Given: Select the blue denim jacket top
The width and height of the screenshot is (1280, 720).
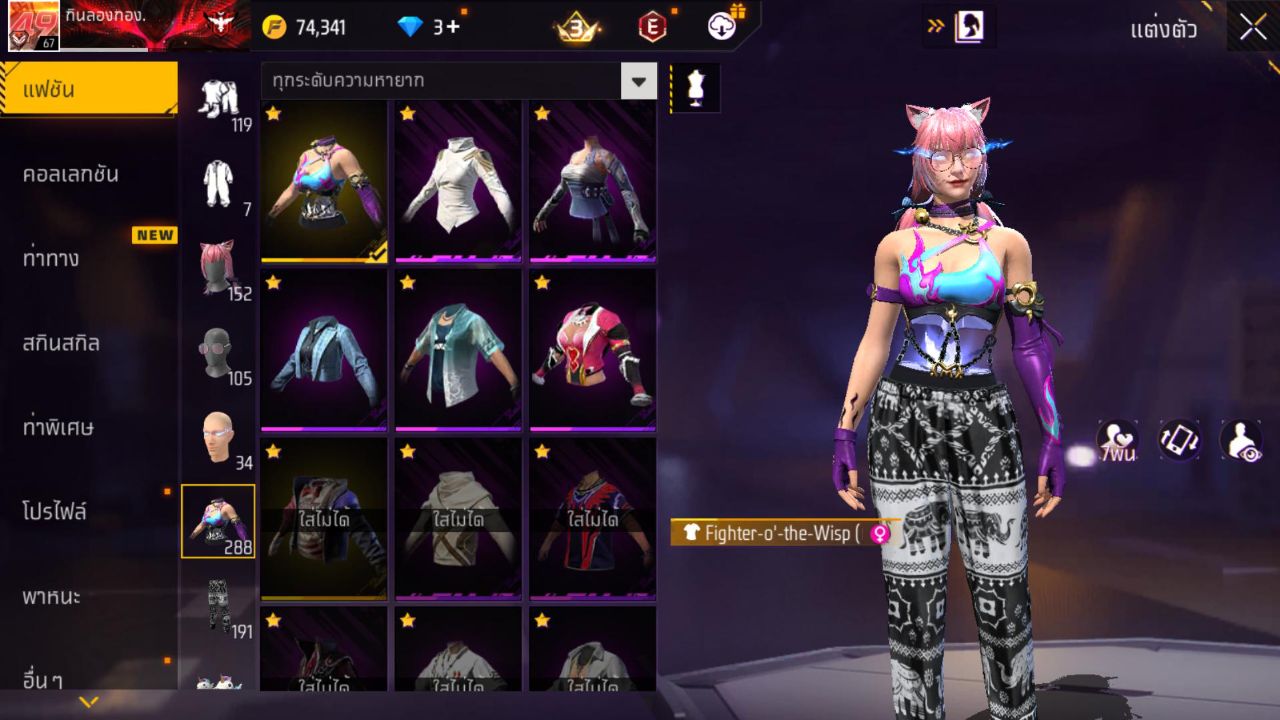Looking at the screenshot, I should tap(323, 350).
